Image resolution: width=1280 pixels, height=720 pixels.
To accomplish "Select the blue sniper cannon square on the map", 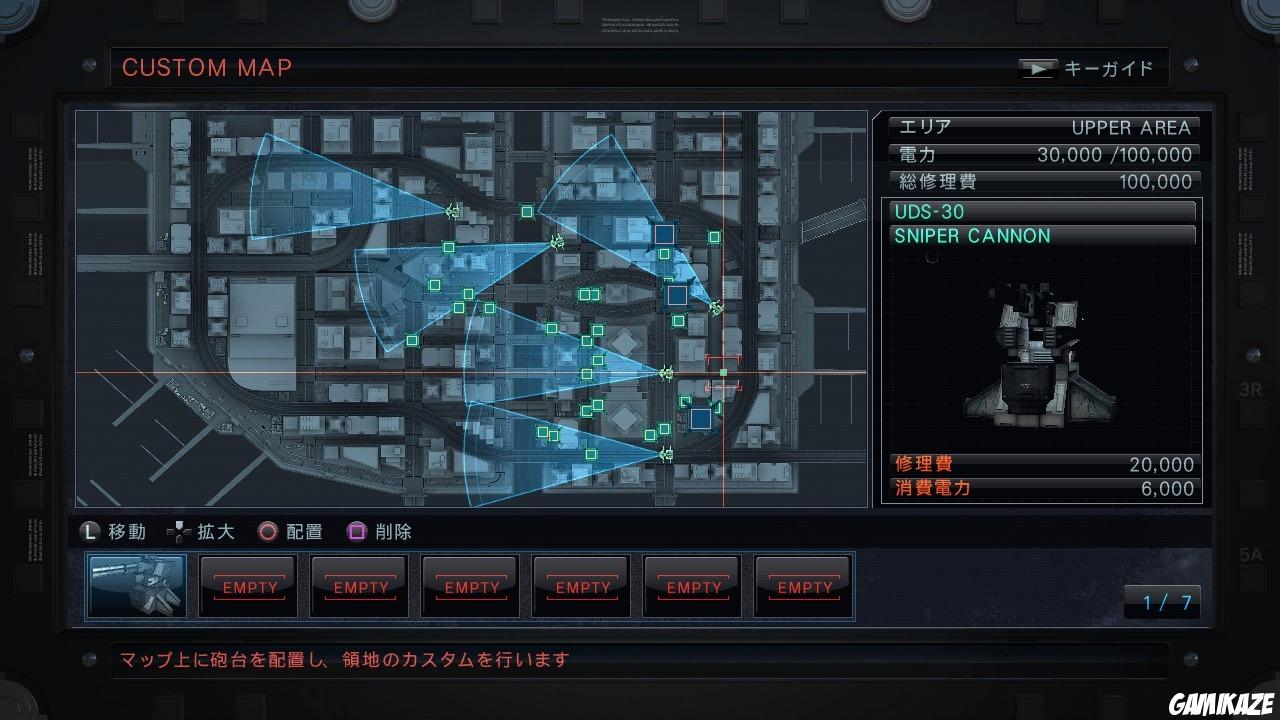I will click(x=678, y=294).
